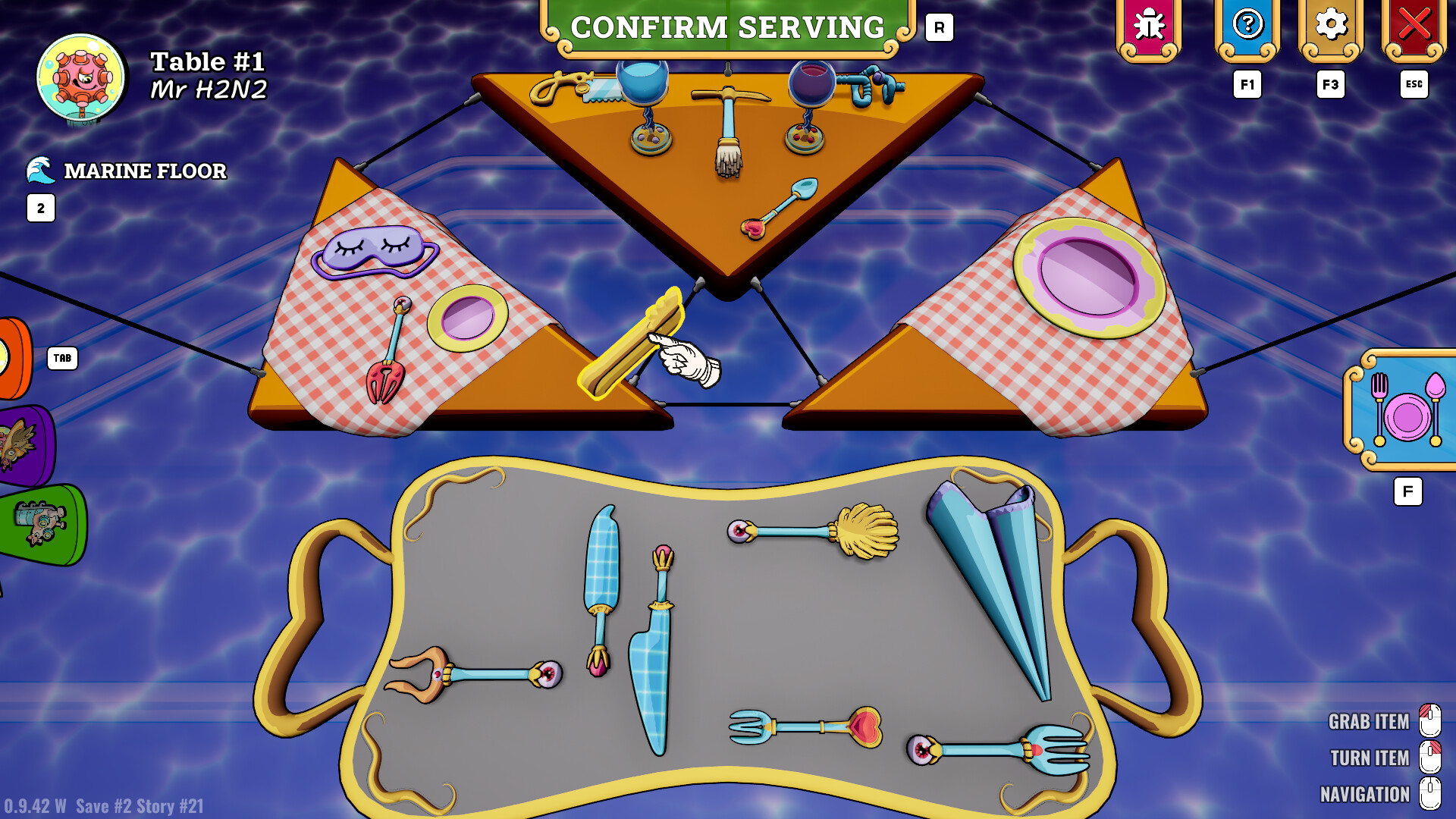This screenshot has width=1456, height=819.
Task: Switch to the green machine creature tab
Action: click(42, 524)
